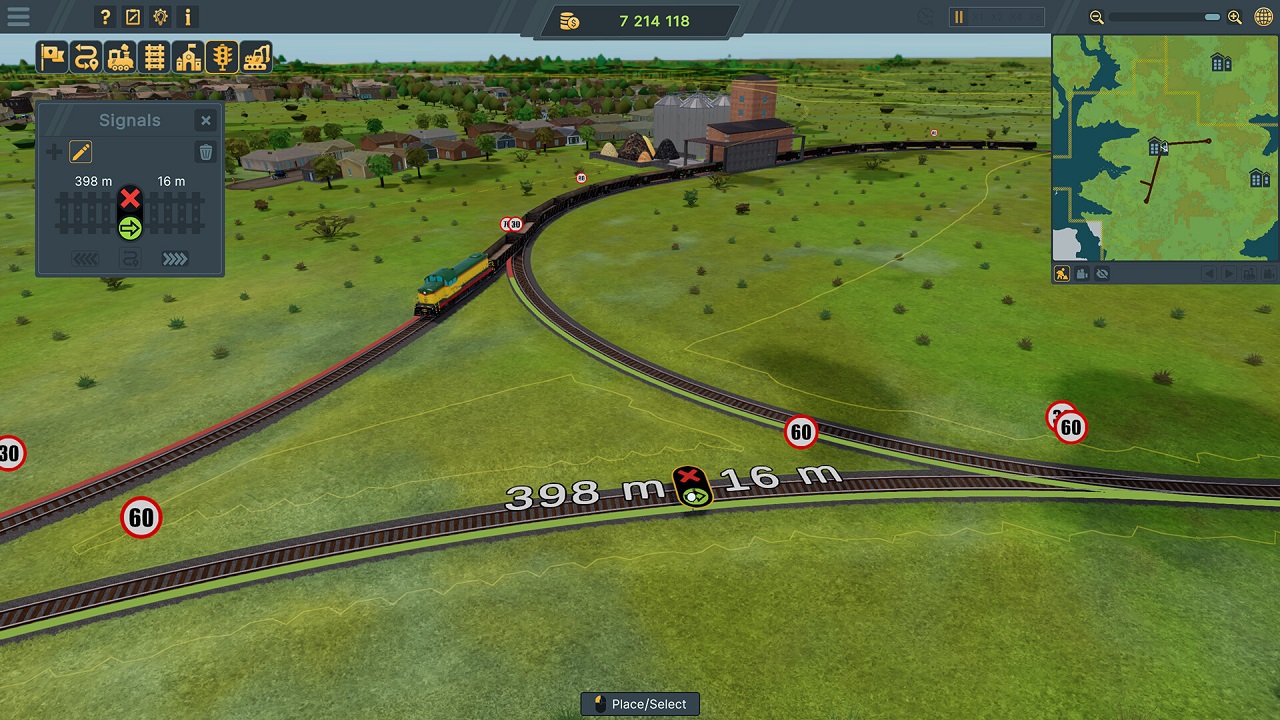Viewport: 1280px width, 720px height.
Task: Select the locomotive purchase tool
Action: pos(120,57)
